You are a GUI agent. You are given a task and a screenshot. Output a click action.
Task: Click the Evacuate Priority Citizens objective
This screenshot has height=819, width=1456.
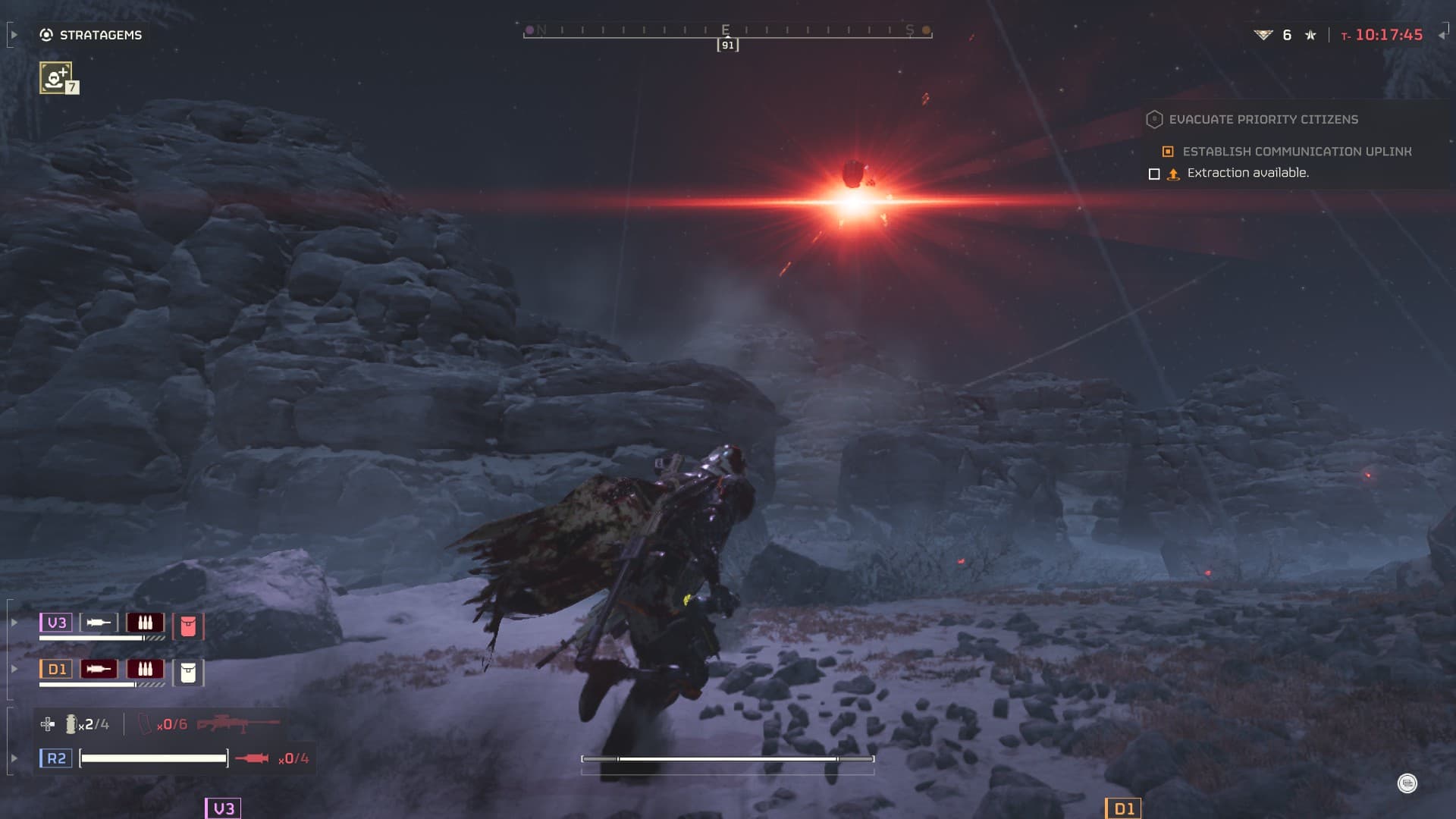point(1263,120)
